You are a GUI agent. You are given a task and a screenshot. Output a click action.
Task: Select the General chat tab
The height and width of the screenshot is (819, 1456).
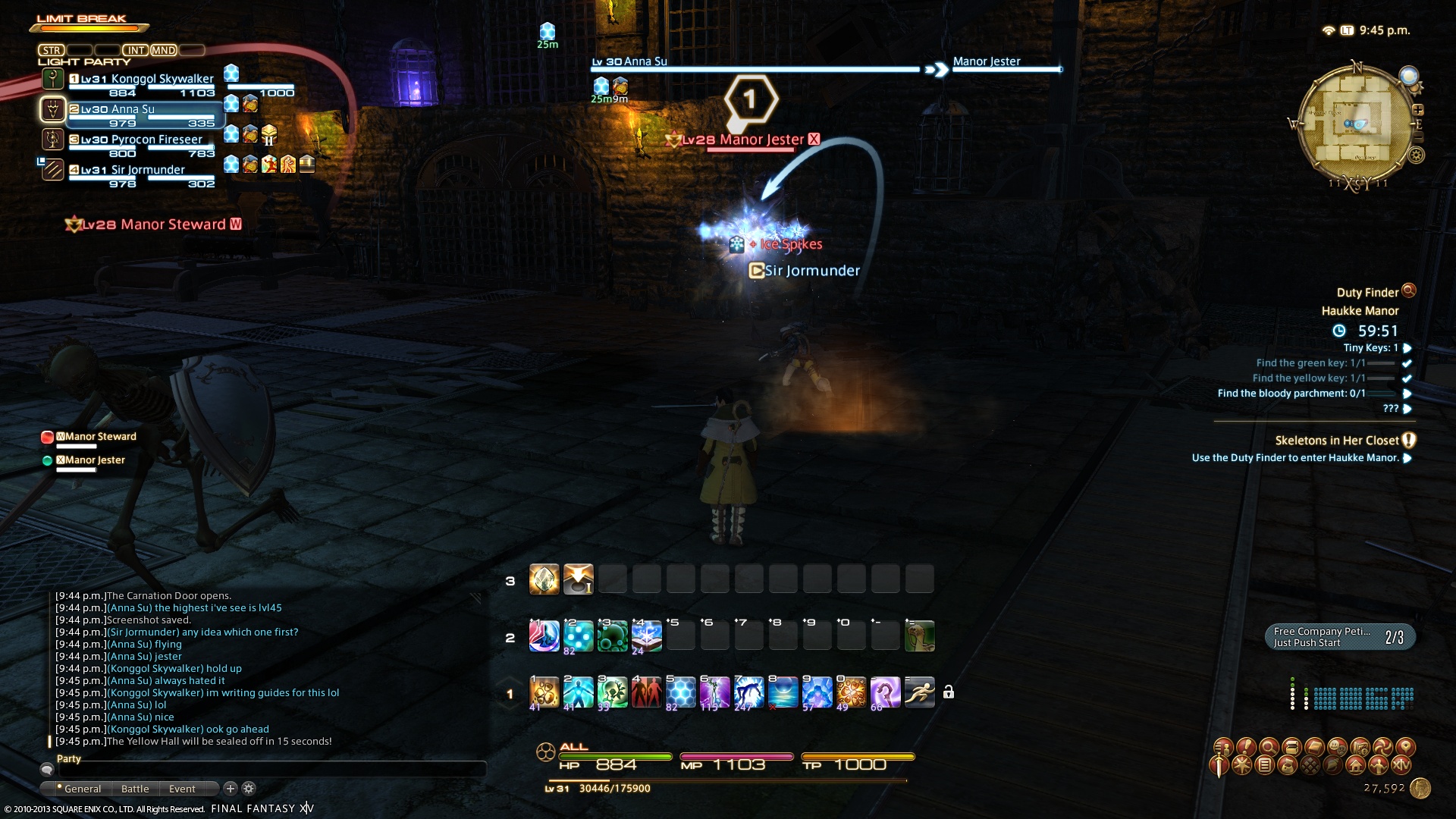coord(82,789)
